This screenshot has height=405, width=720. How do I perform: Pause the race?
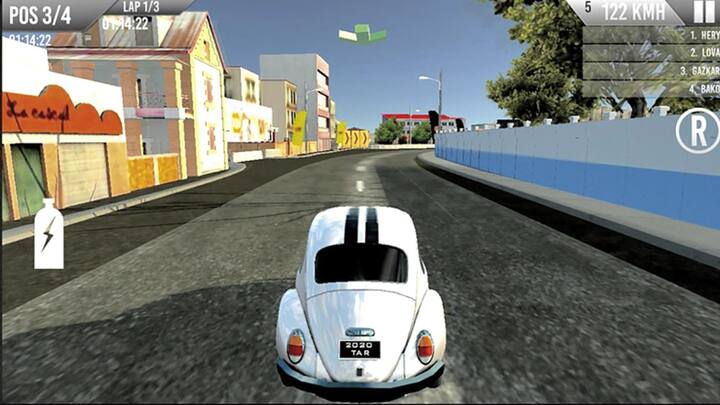704,11
